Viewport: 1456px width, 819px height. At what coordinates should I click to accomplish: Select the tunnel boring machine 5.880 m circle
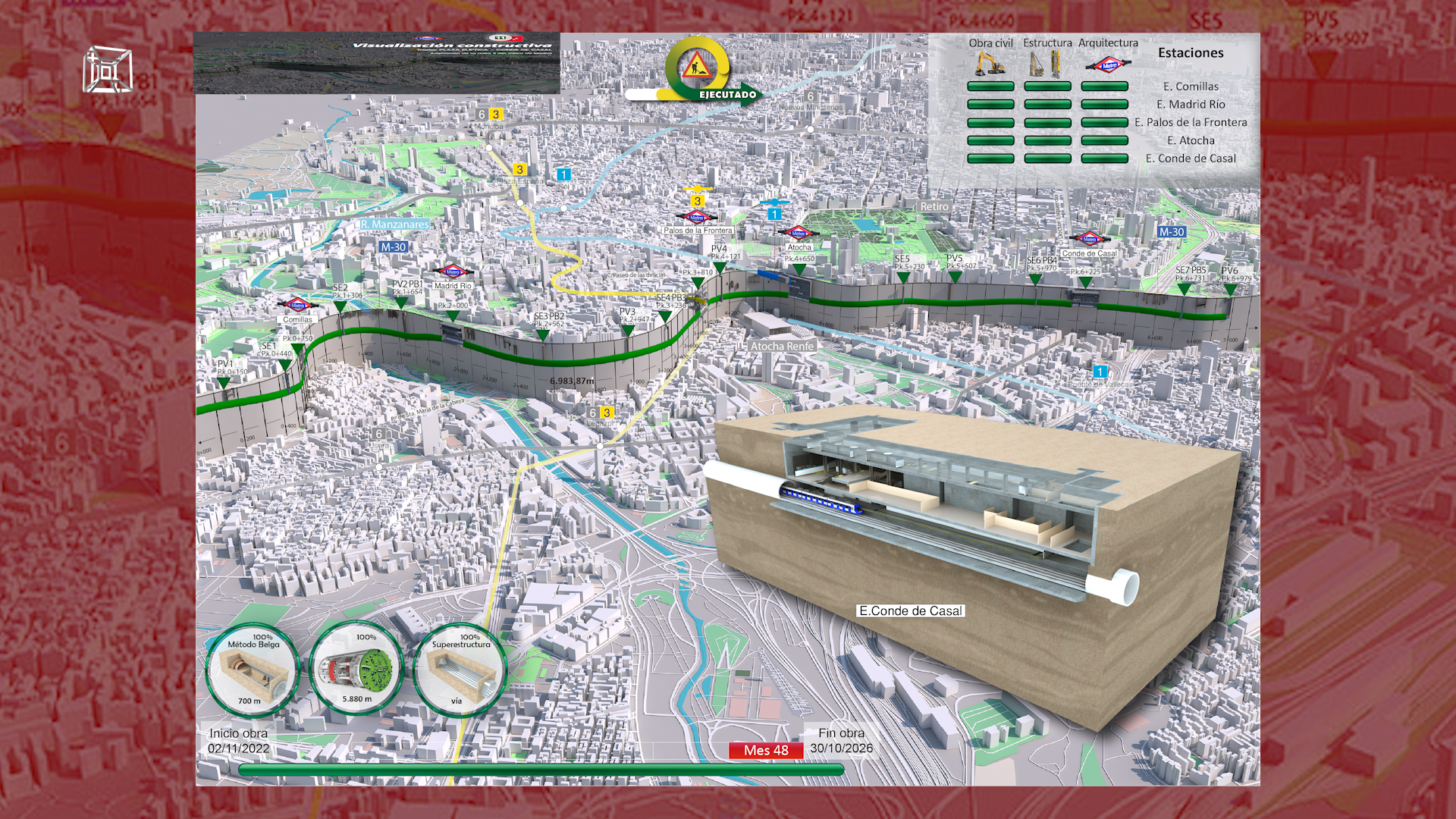(x=356, y=669)
